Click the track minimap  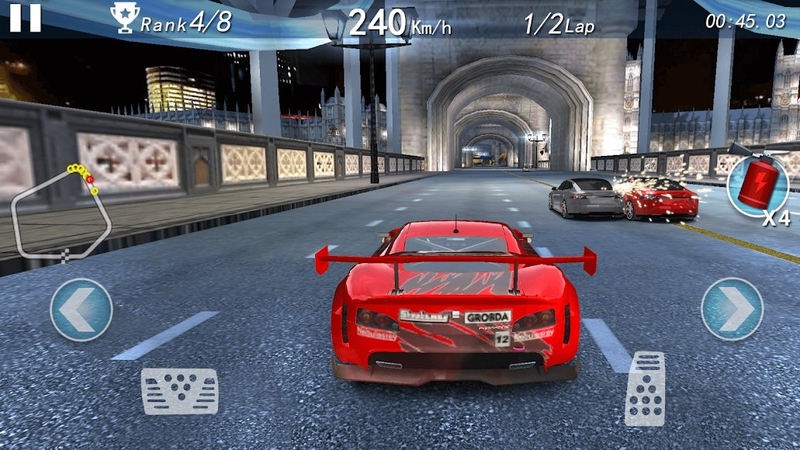(x=61, y=213)
